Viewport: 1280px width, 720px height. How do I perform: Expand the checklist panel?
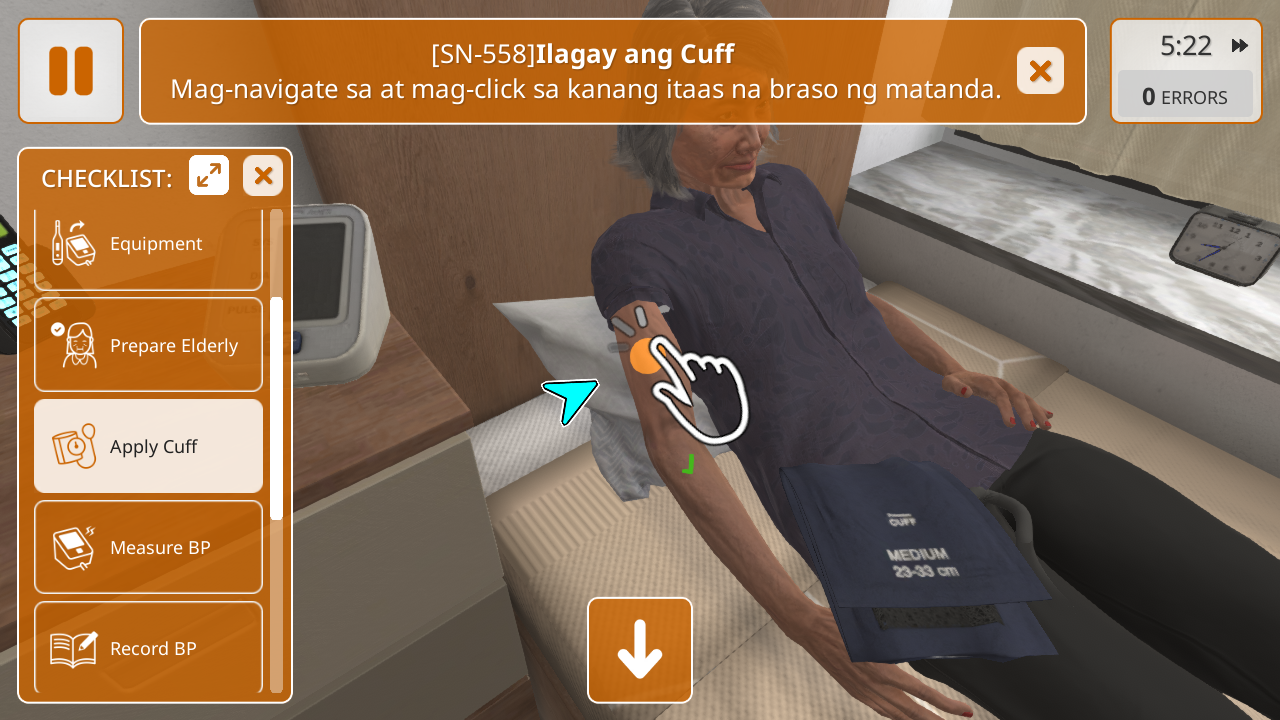pos(209,176)
